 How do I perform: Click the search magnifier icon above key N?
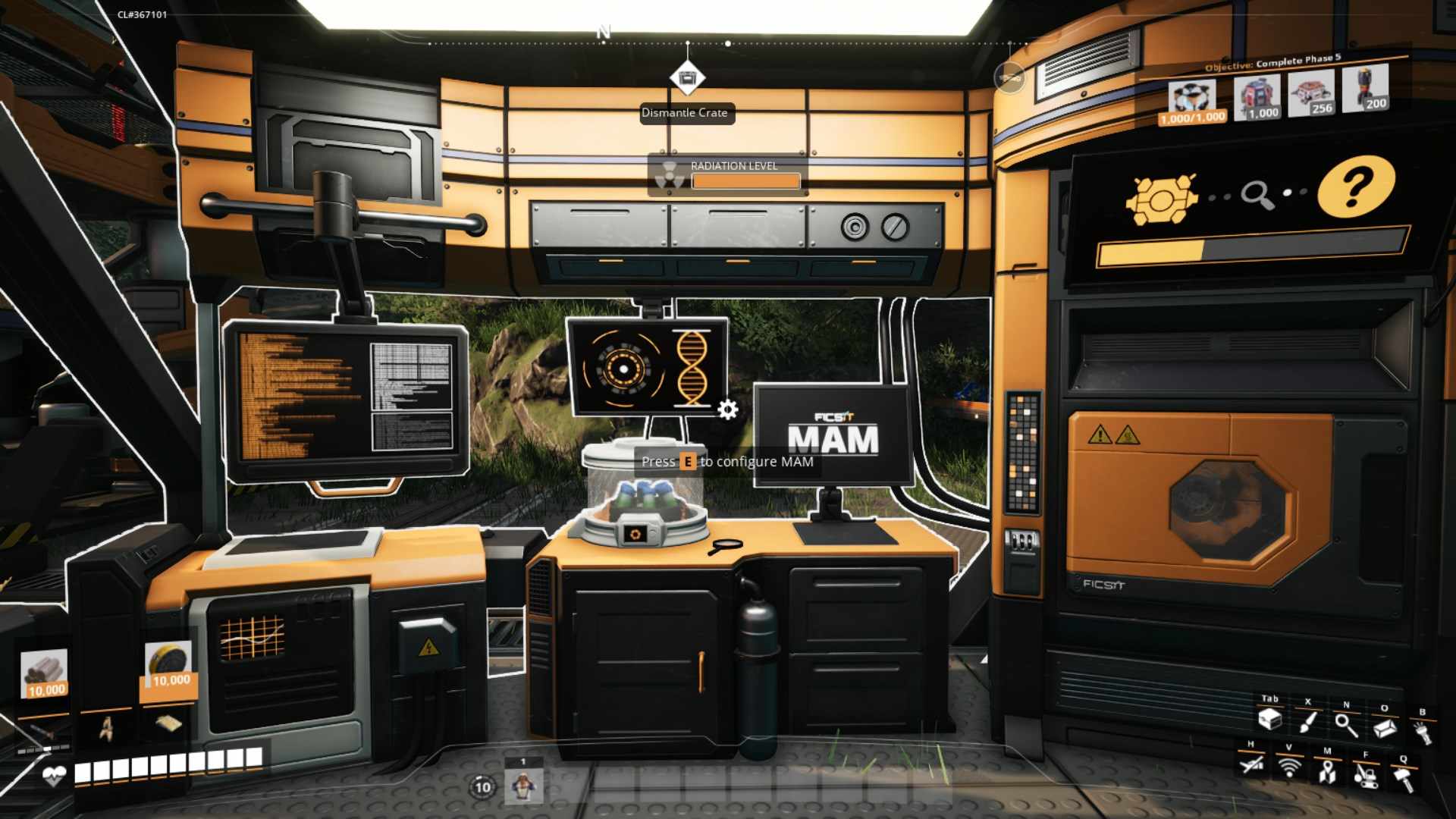pos(1346,724)
